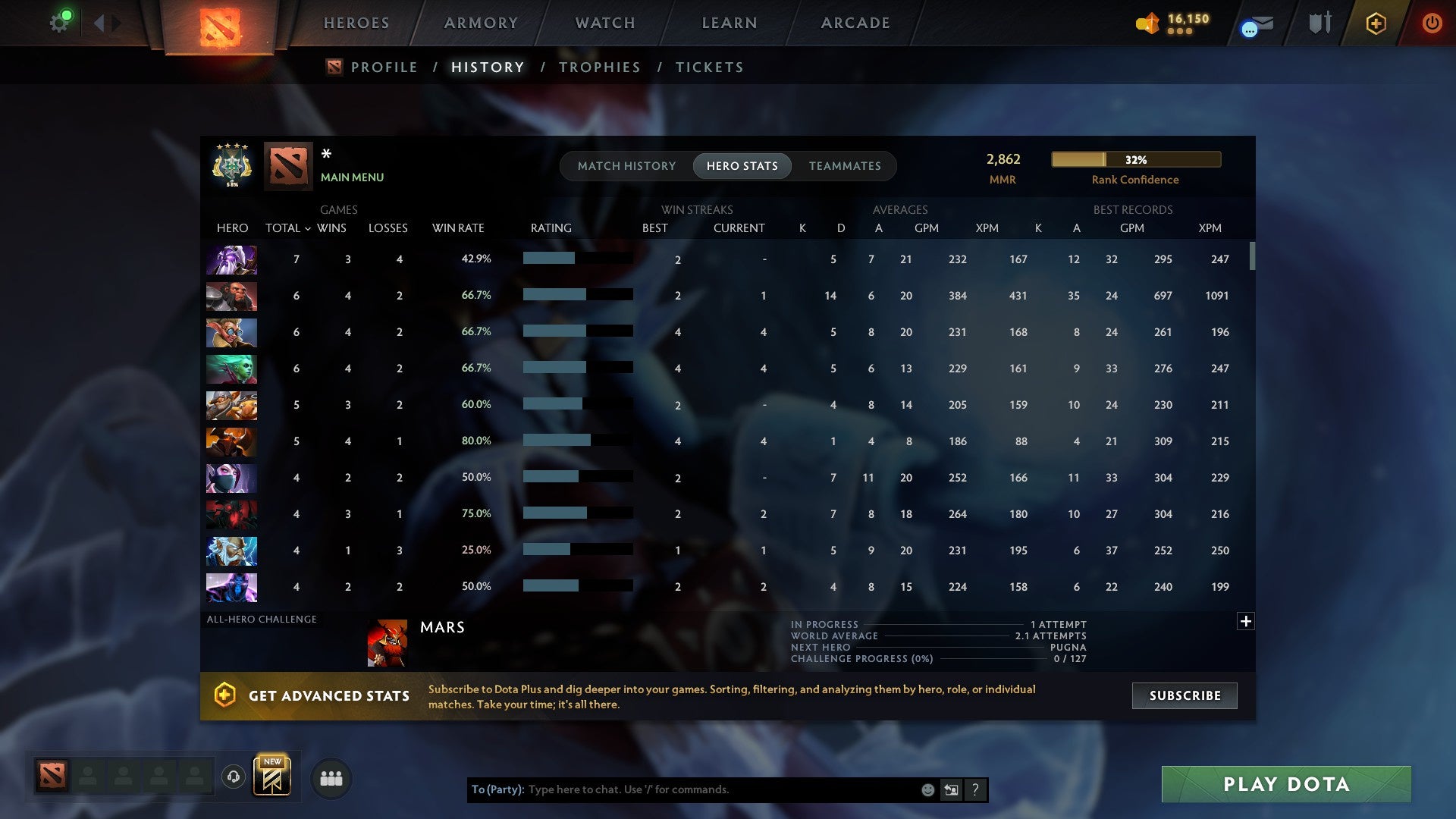Expand the All-Hero Challenge plus control
This screenshot has width=1456, height=819.
1245,621
